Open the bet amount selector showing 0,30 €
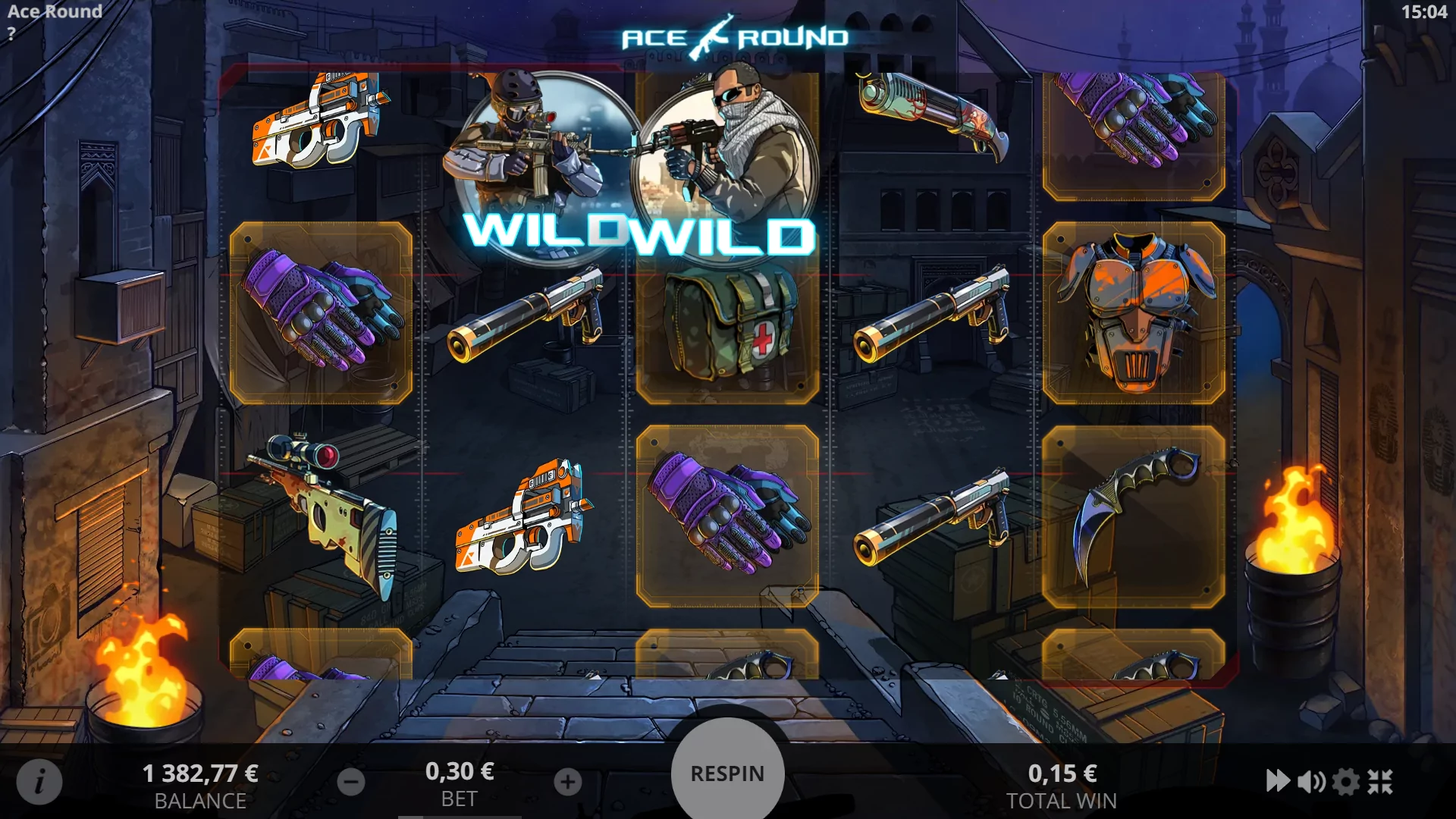Viewport: 1456px width, 819px height. coord(460,773)
